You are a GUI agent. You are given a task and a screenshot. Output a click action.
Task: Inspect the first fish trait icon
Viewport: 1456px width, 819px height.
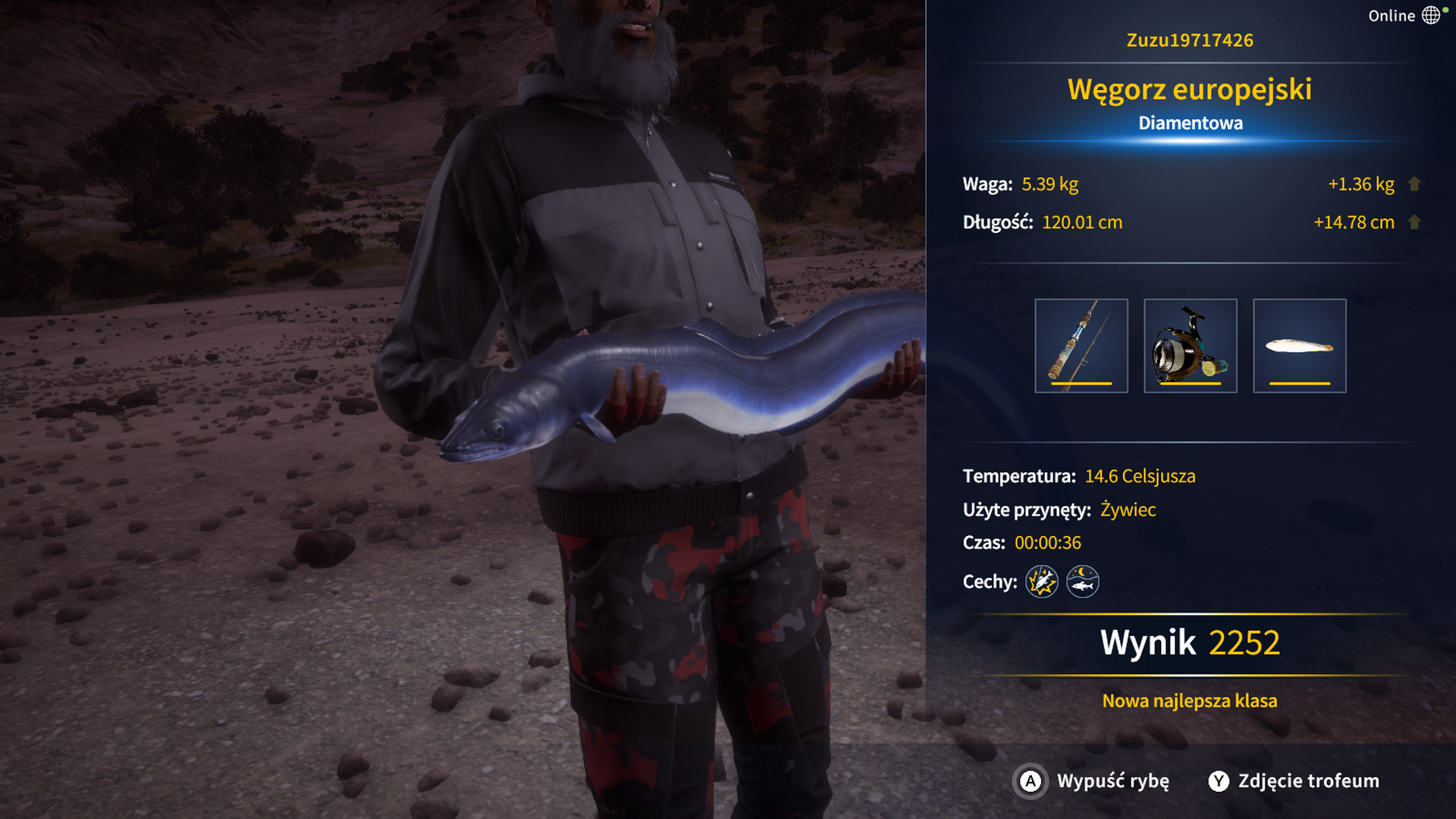(1041, 582)
